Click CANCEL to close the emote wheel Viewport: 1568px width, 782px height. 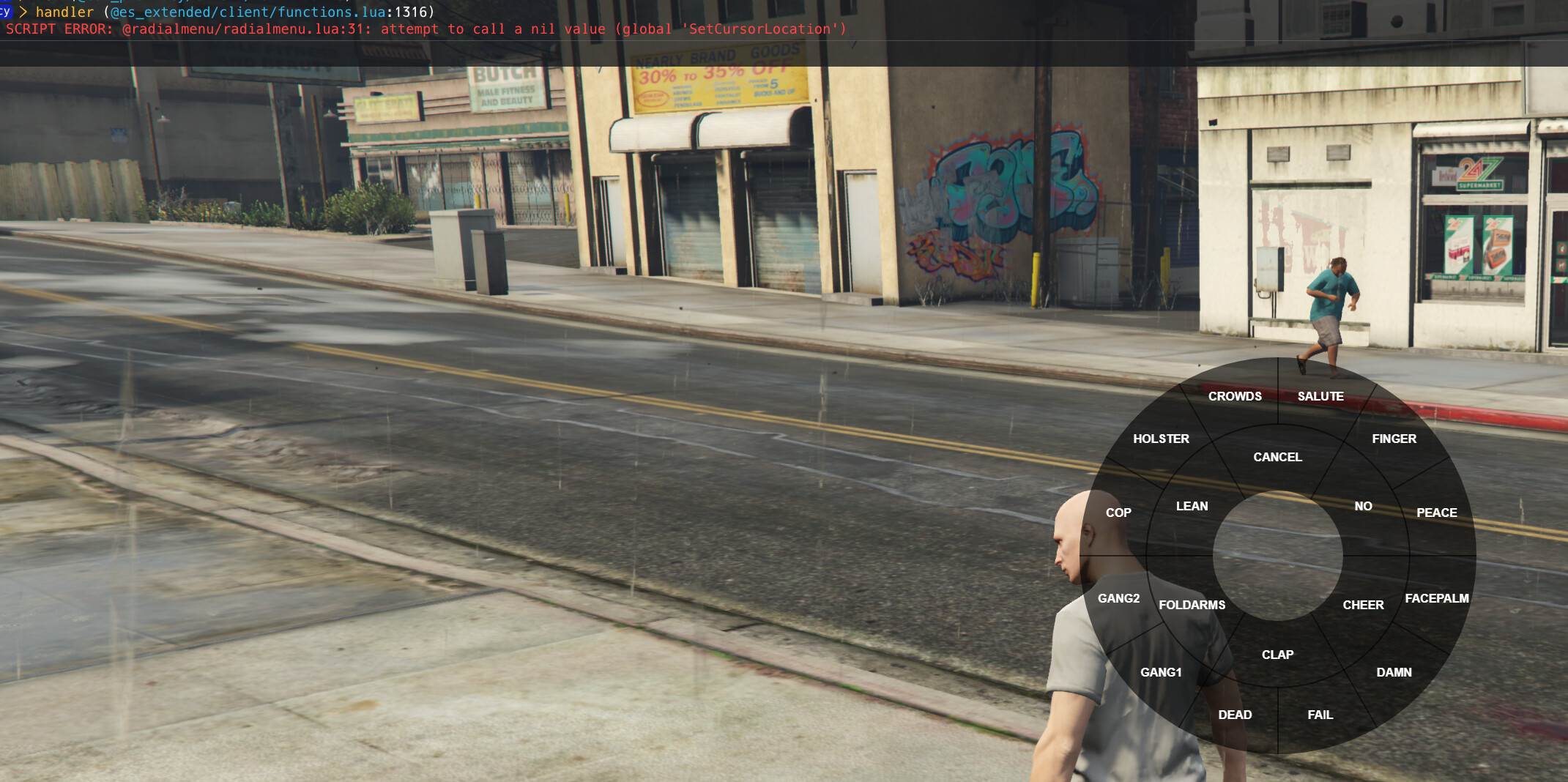[1277, 457]
